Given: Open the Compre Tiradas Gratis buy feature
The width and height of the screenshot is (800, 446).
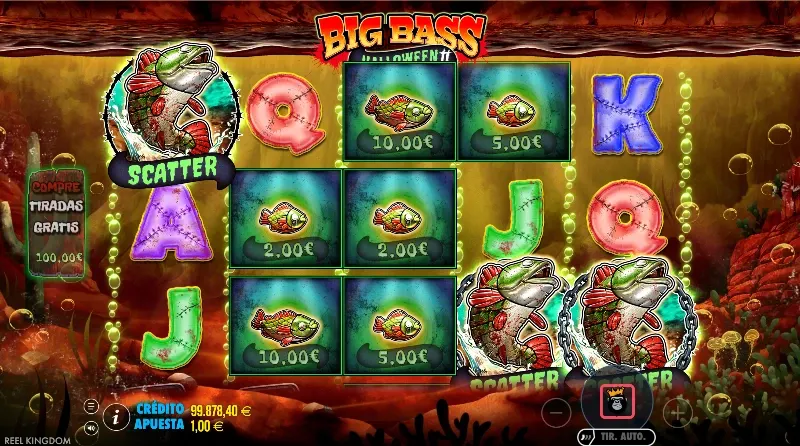Looking at the screenshot, I should click(57, 222).
